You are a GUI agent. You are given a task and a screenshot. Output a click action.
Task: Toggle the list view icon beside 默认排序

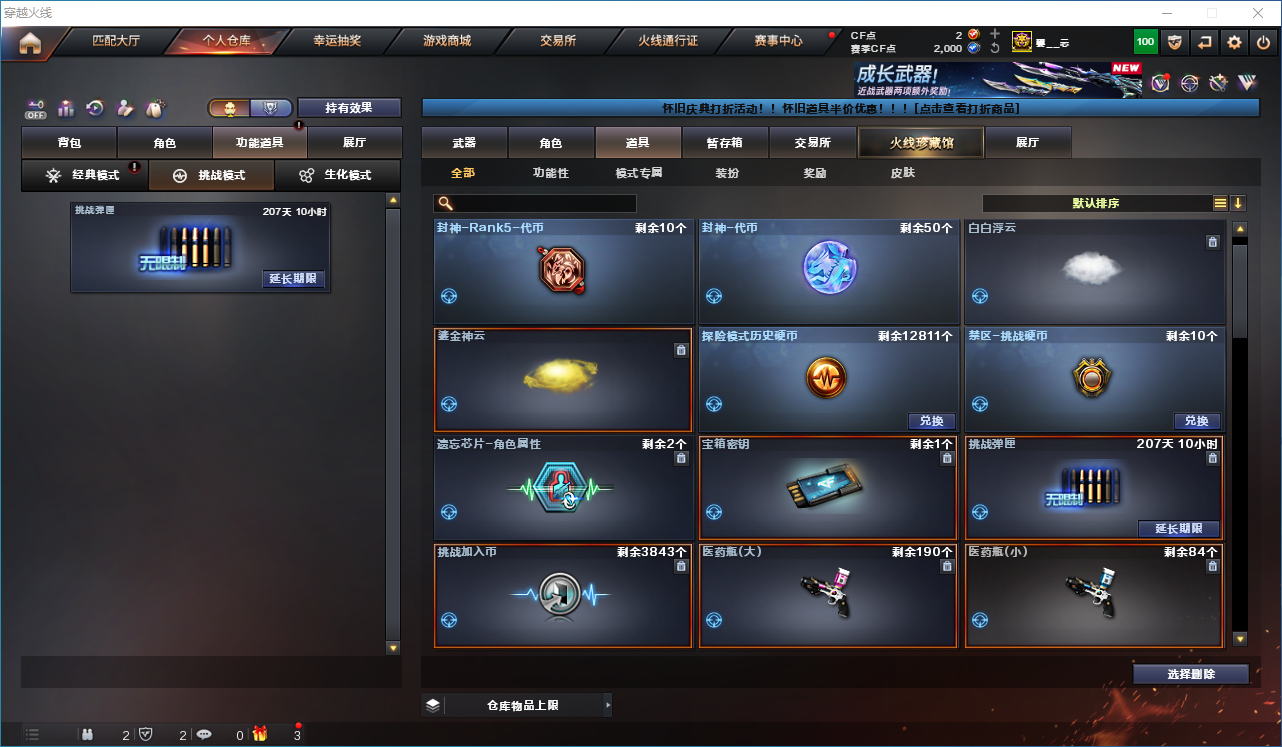click(x=1219, y=202)
